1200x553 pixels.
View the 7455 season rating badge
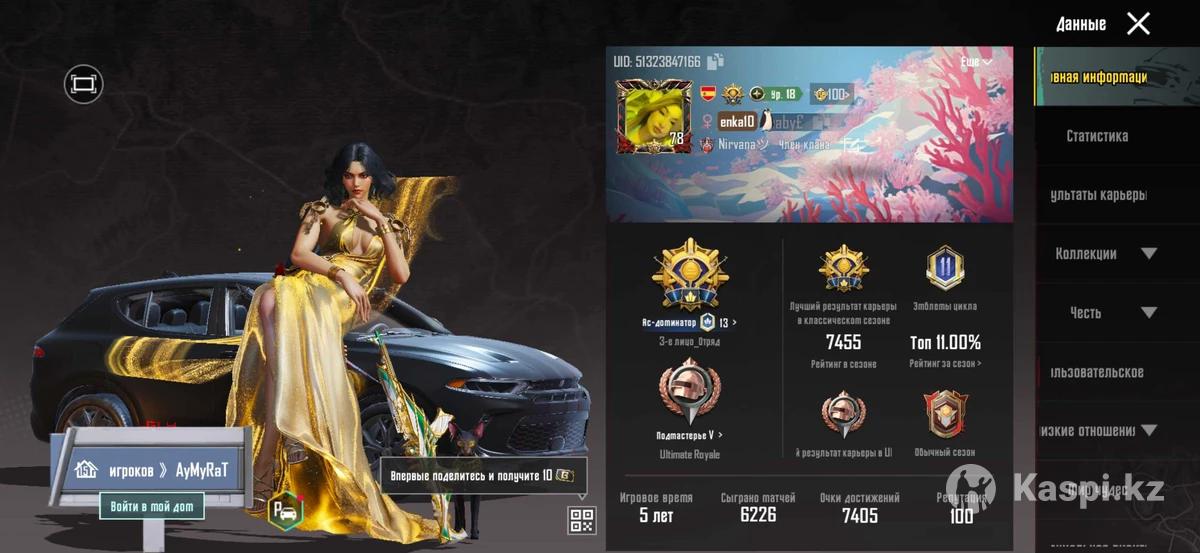click(843, 269)
